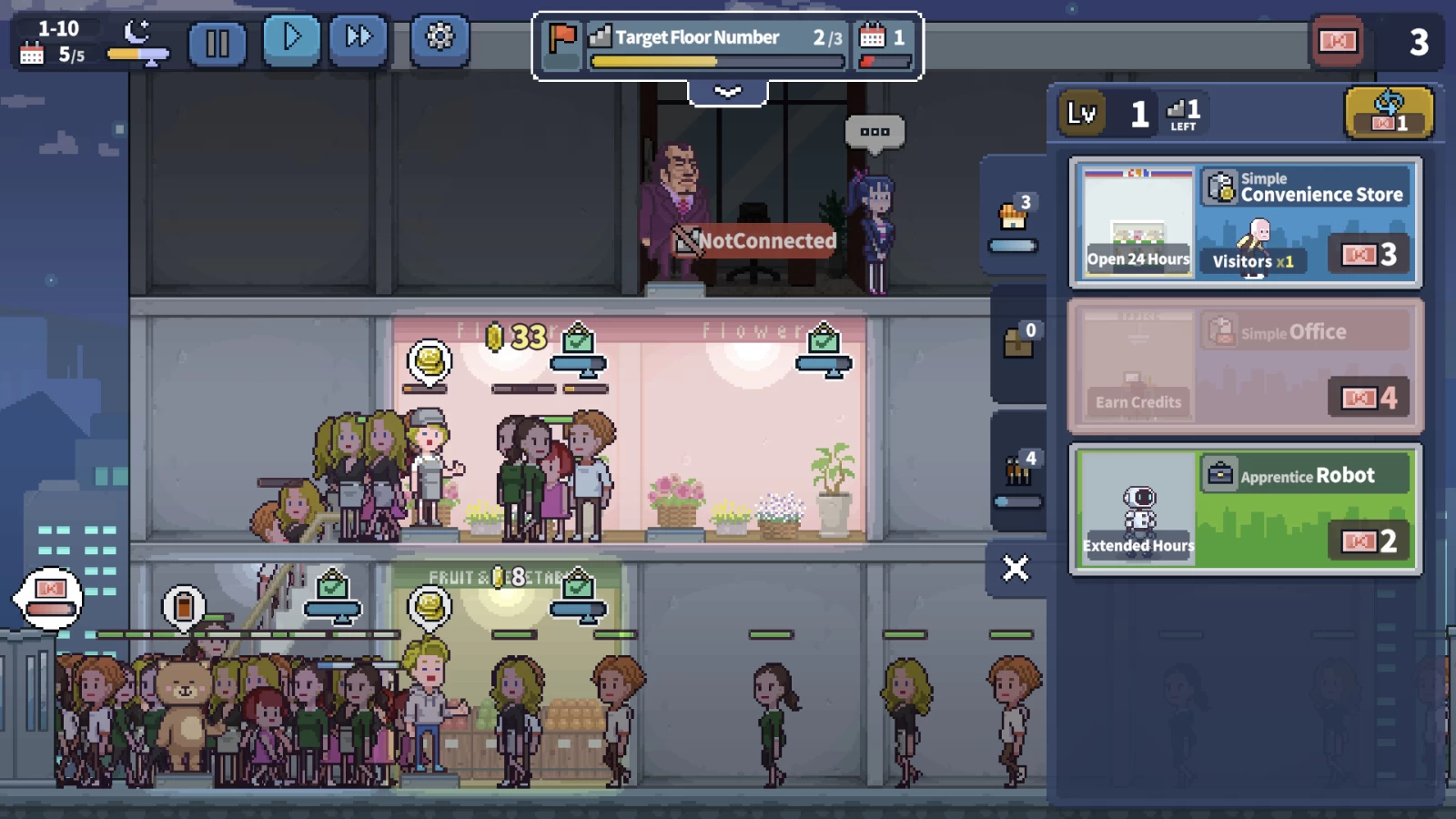This screenshot has height=819, width=1456.
Task: Click the elevator icon bubble
Action: coord(183,605)
